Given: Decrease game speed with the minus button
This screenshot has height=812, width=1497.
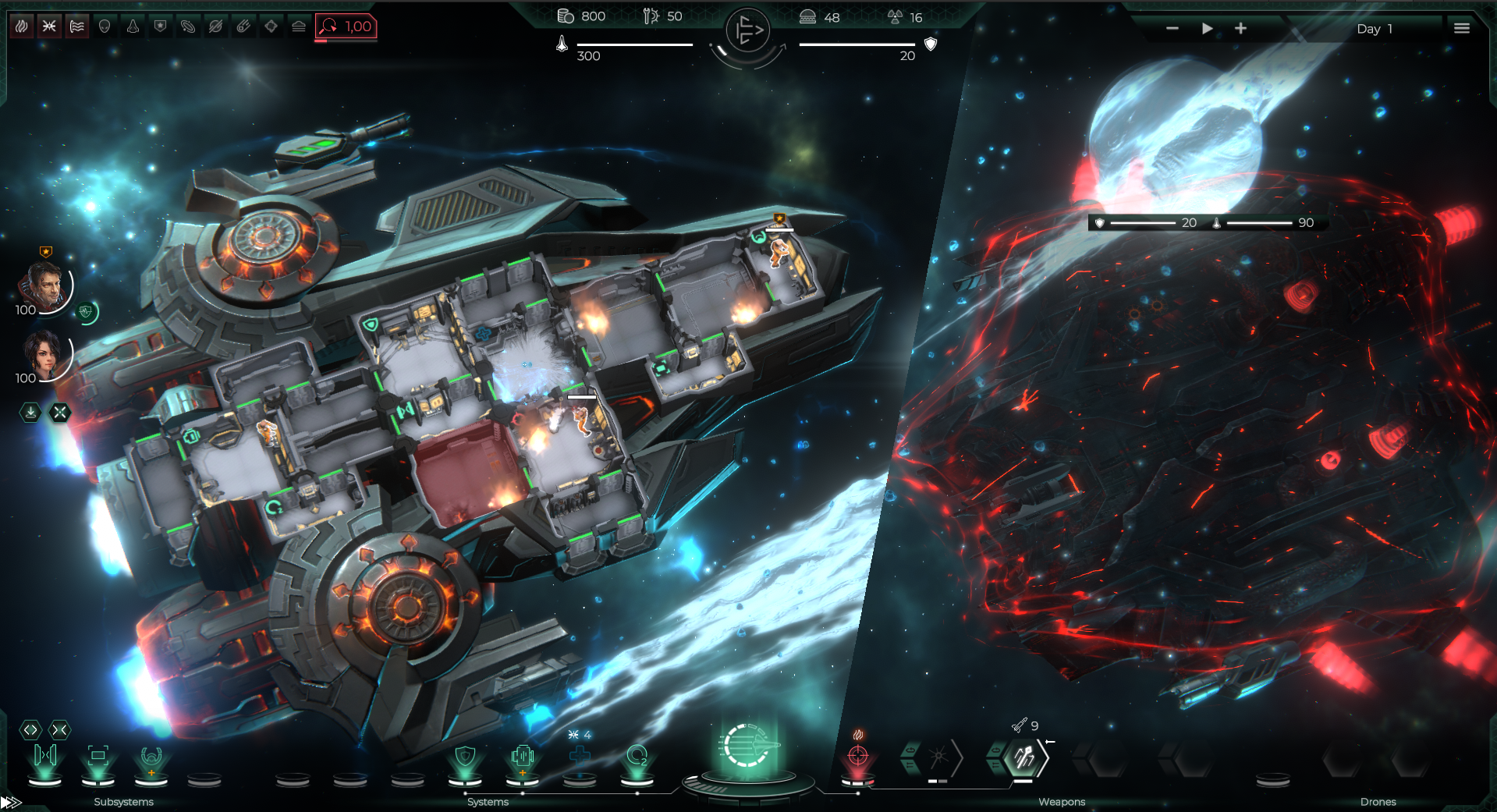Looking at the screenshot, I should (1172, 28).
